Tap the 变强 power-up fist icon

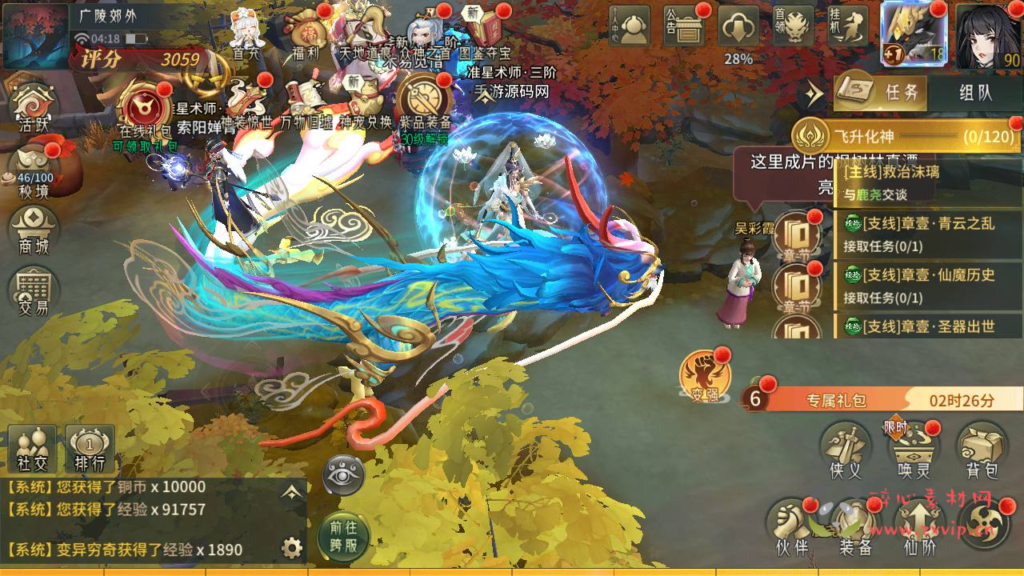[x=704, y=374]
